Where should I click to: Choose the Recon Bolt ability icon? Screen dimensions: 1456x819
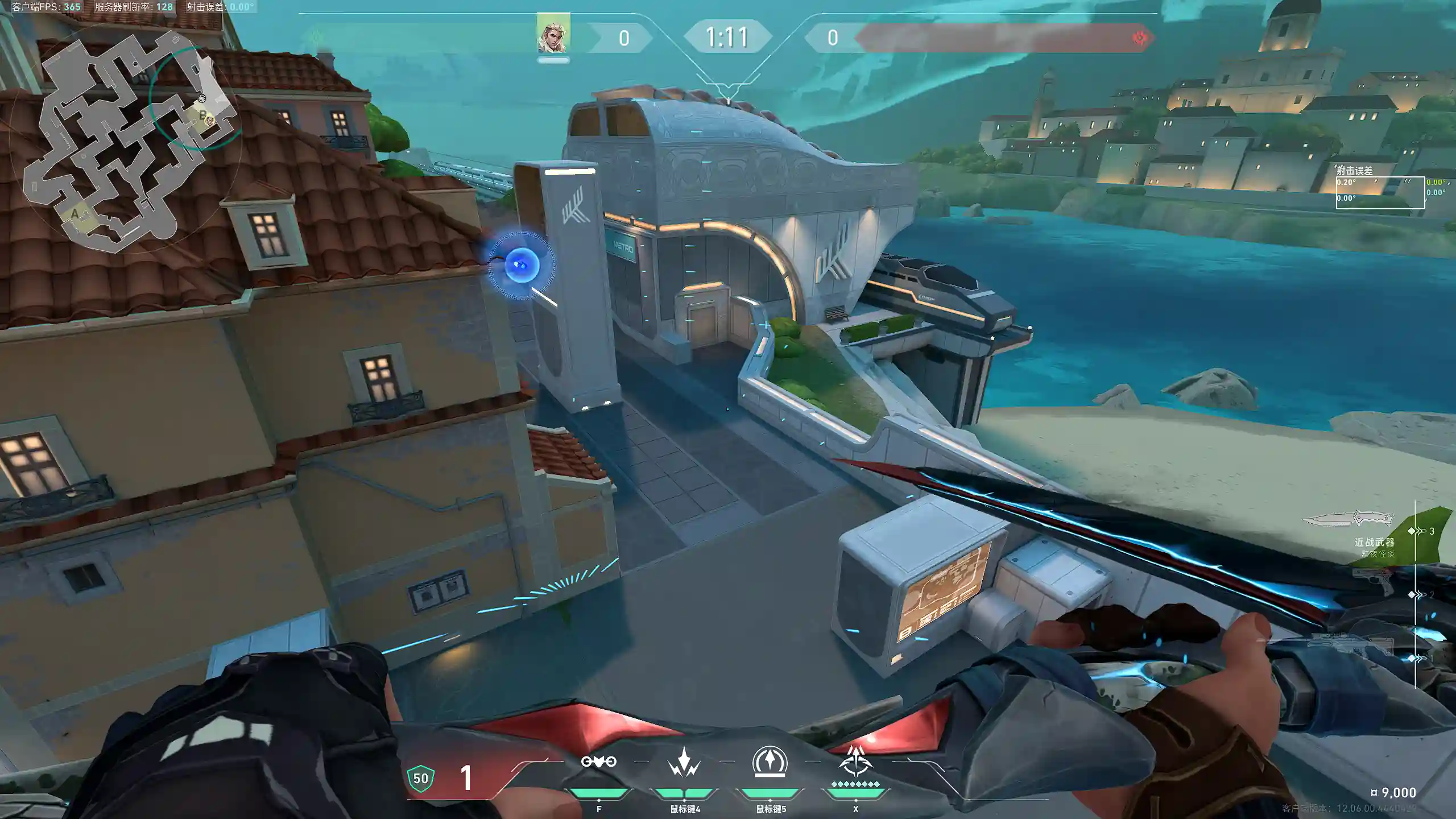click(x=770, y=761)
